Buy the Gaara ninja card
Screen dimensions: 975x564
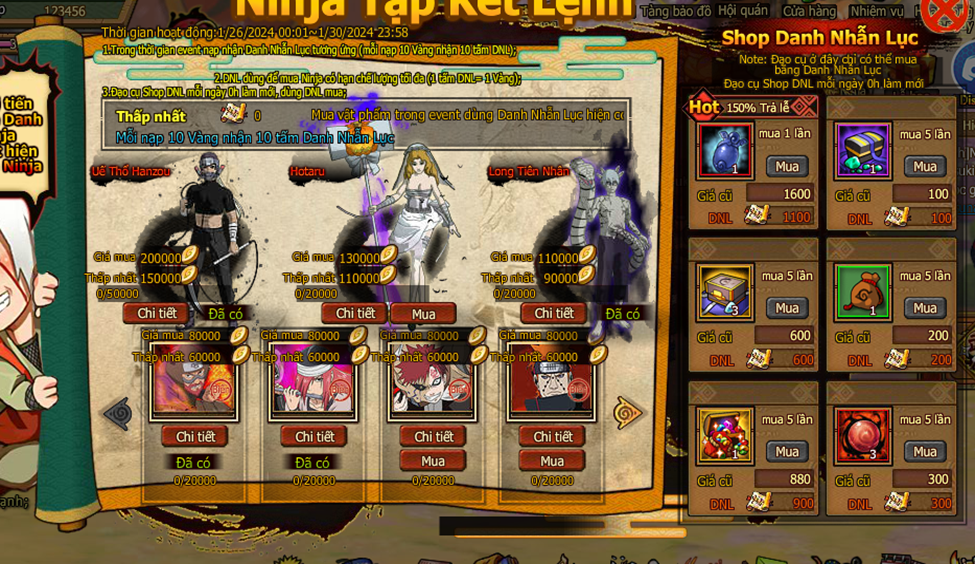point(432,461)
